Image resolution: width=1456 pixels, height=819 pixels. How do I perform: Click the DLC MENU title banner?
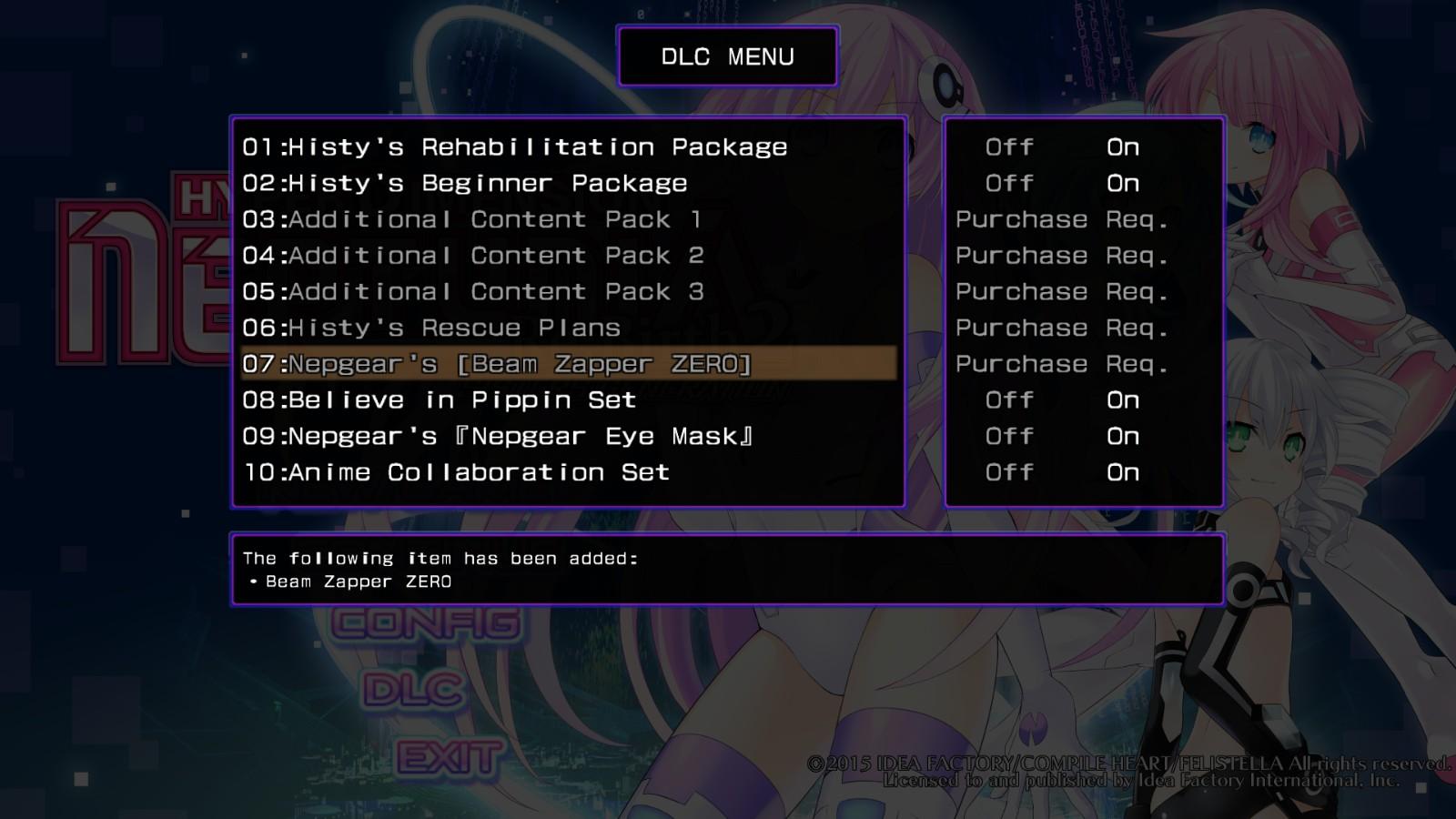(x=727, y=56)
